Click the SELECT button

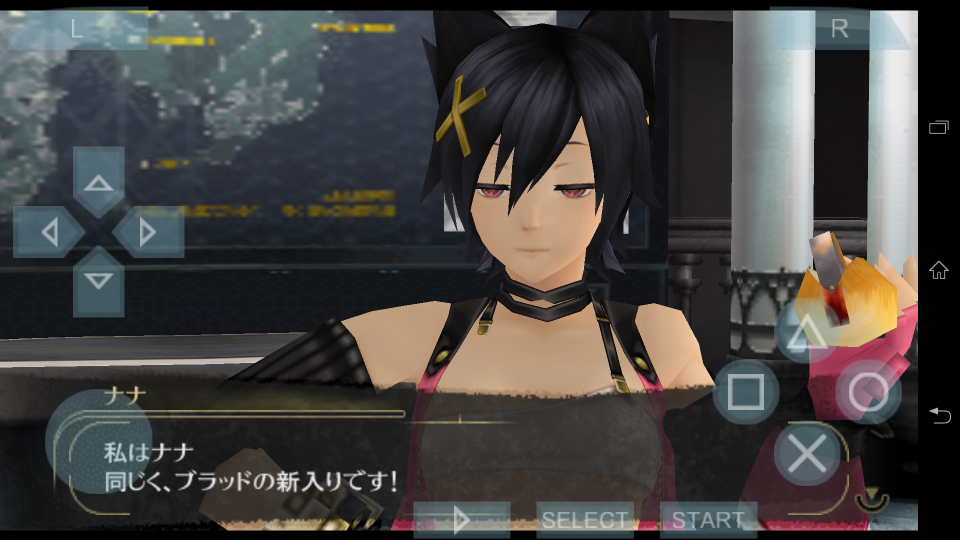coord(585,520)
